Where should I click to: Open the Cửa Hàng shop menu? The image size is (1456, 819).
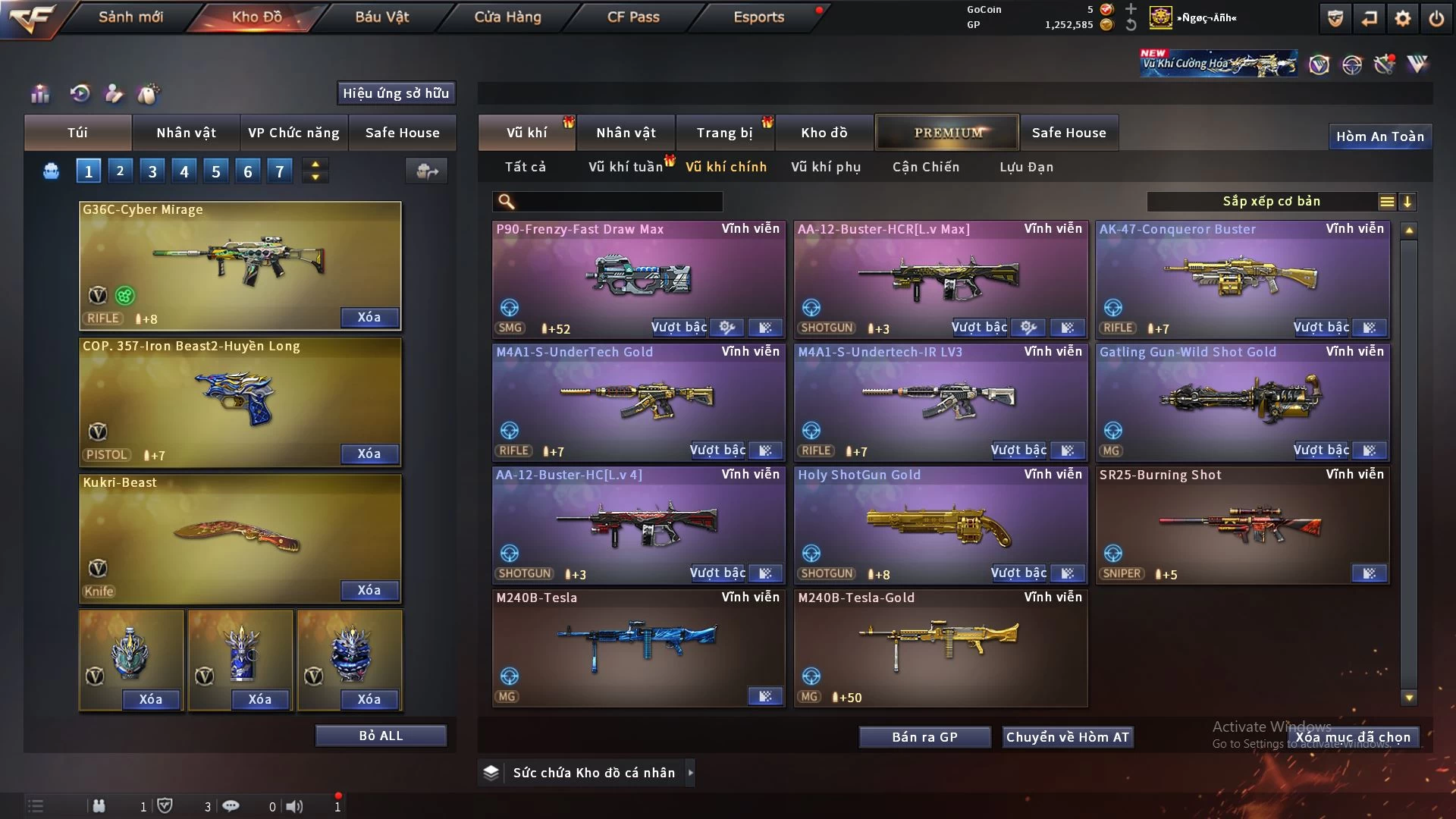point(507,17)
